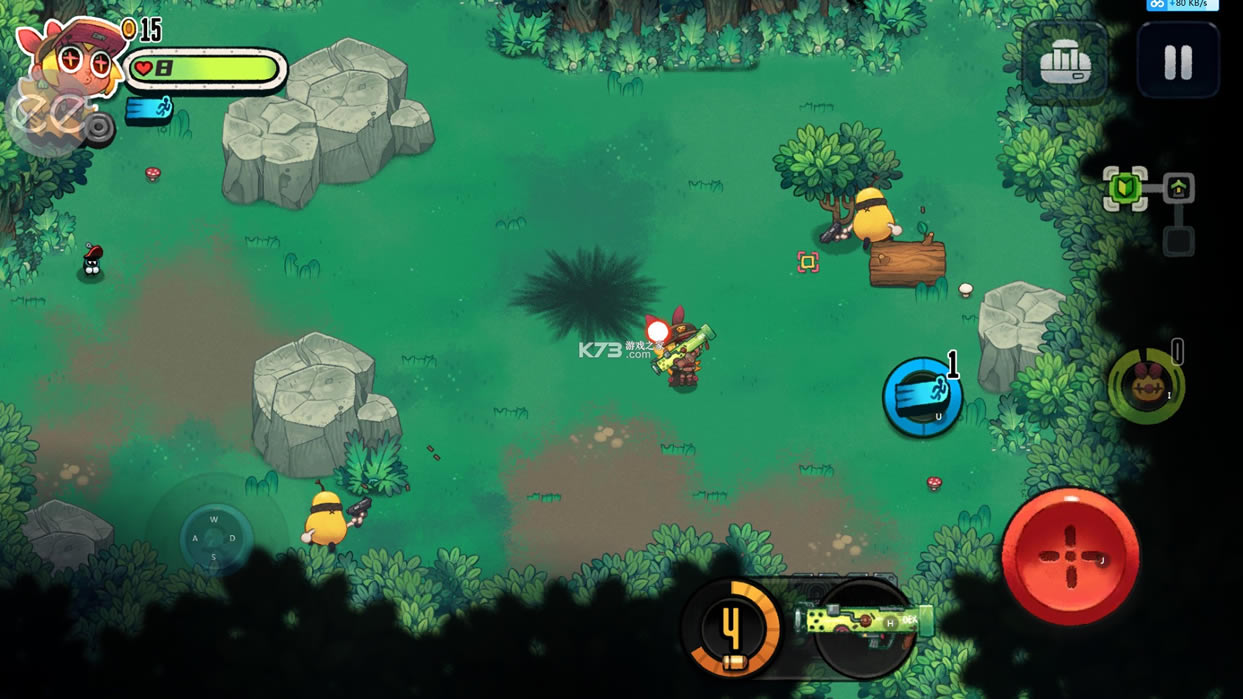Select the green rocket launcher weapon slot
The height and width of the screenshot is (699, 1243).
(x=866, y=624)
